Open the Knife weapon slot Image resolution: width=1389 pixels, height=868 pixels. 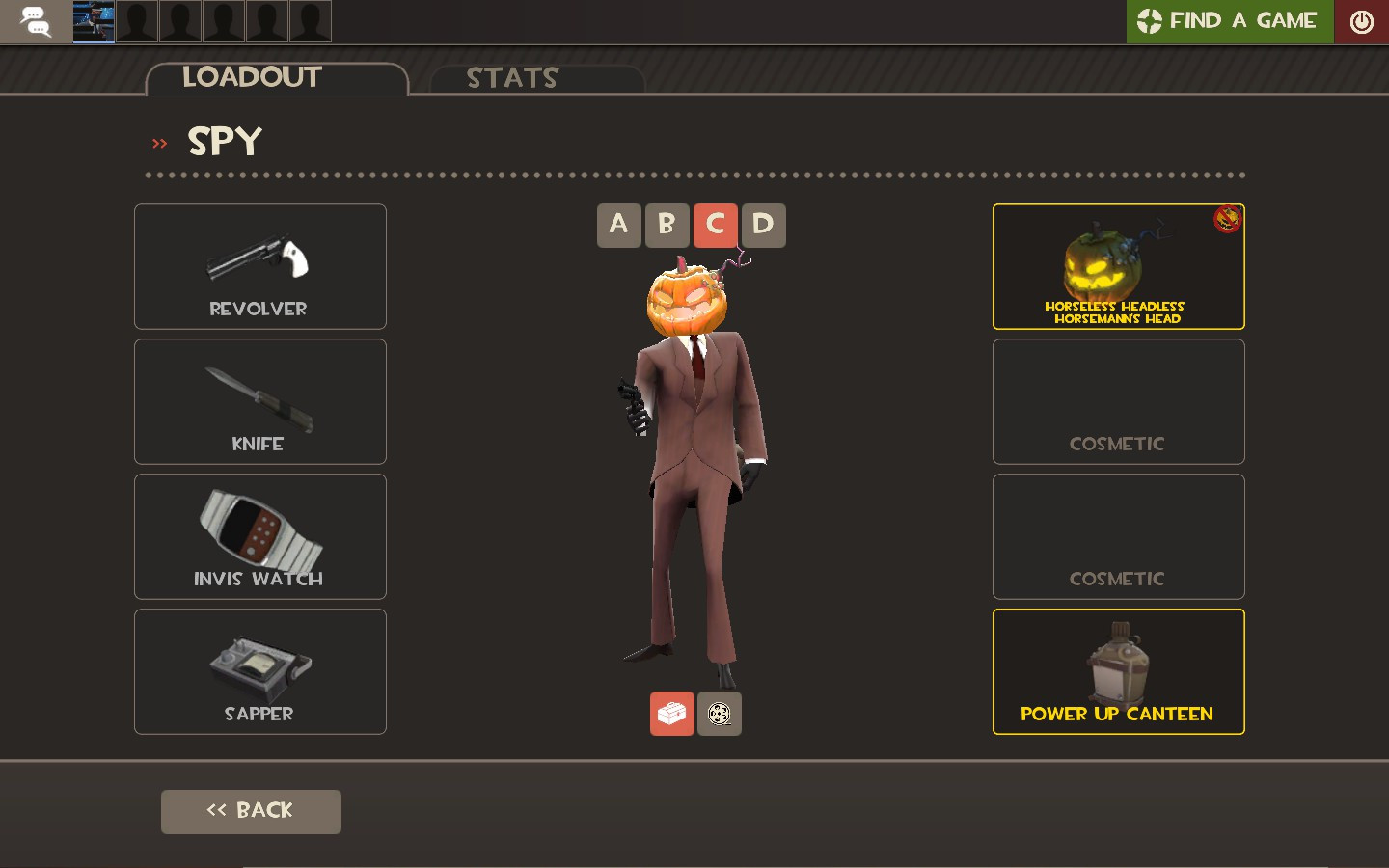tap(259, 401)
